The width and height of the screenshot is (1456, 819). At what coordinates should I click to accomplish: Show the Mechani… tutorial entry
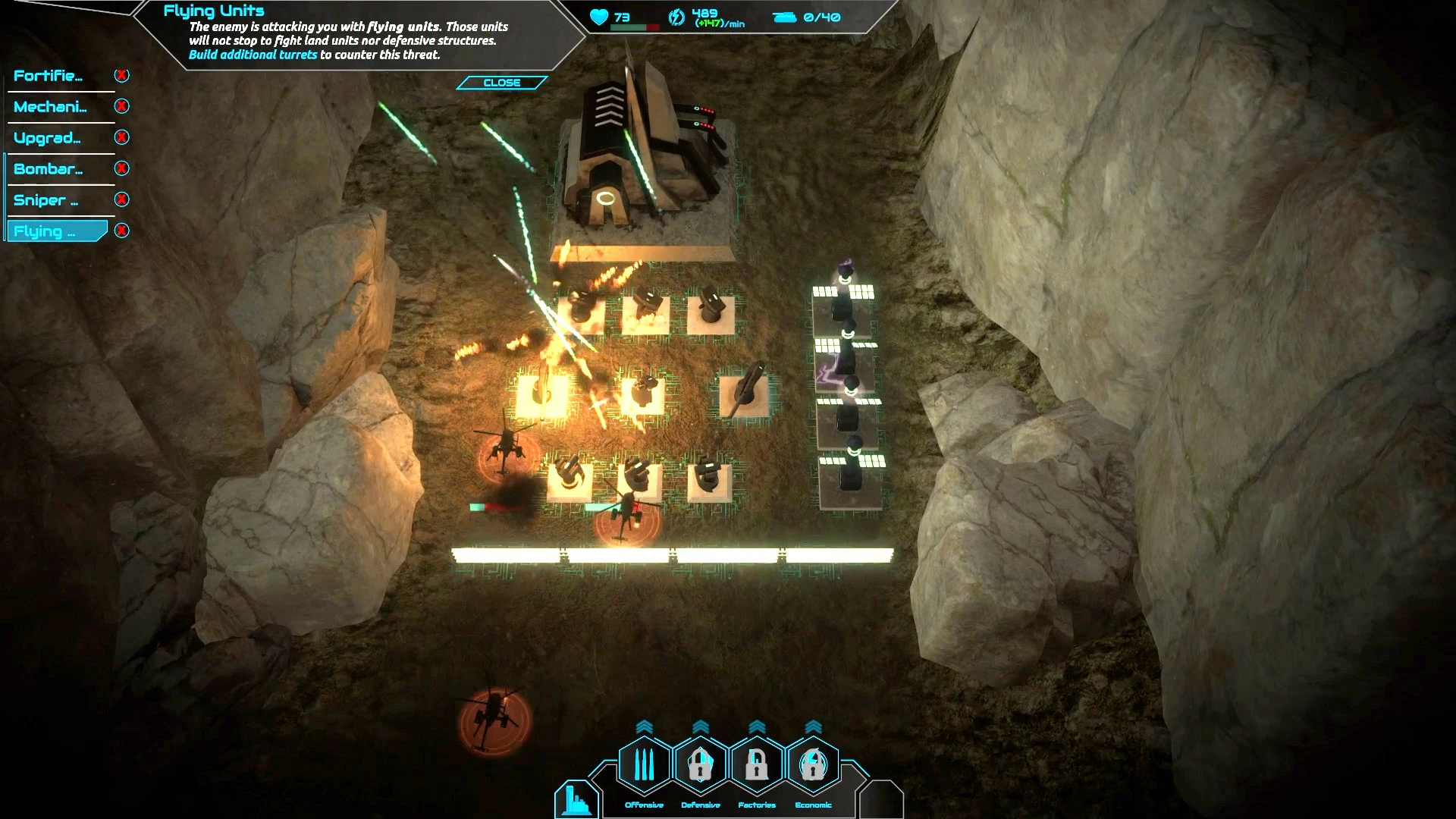(50, 107)
